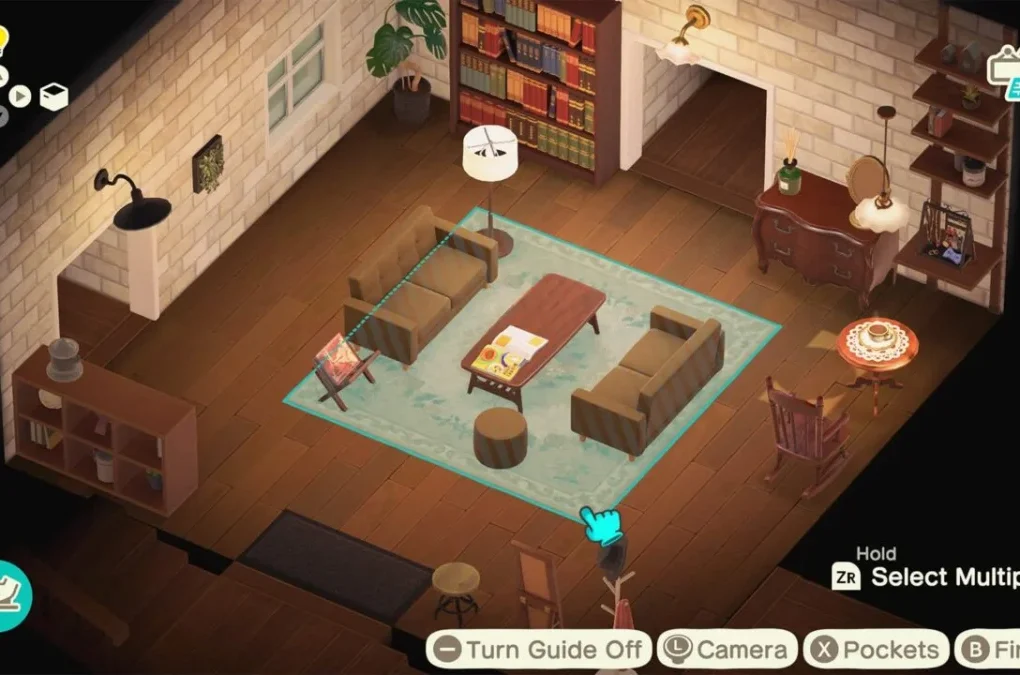Image resolution: width=1020 pixels, height=675 pixels.
Task: Open Pockets from the bottom bar
Action: pyautogui.click(x=877, y=649)
